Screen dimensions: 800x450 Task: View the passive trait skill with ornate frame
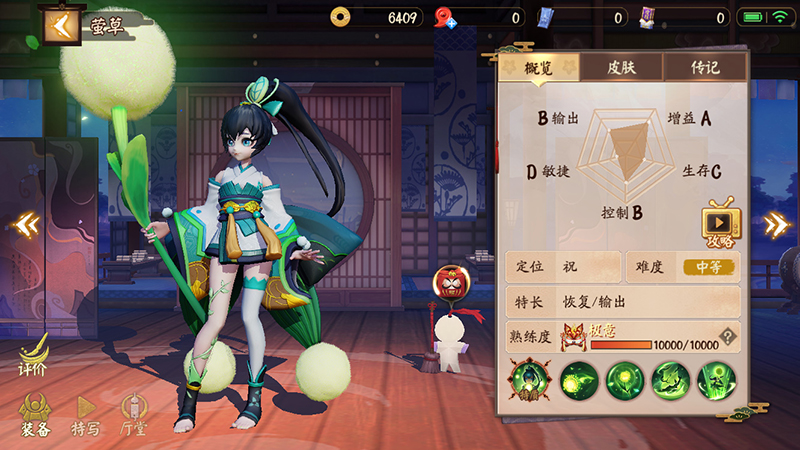click(x=529, y=380)
